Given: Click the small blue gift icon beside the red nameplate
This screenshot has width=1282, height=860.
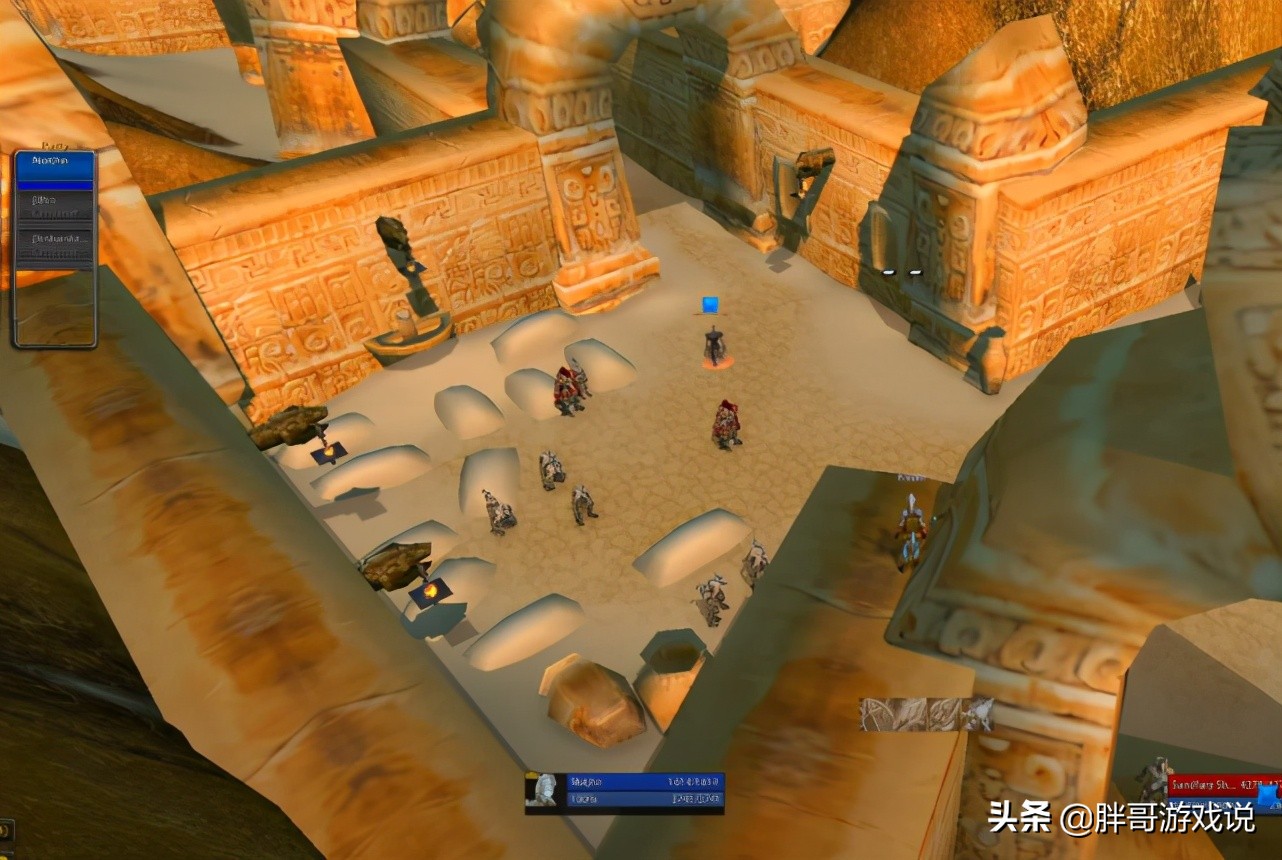Looking at the screenshot, I should 1265,797.
